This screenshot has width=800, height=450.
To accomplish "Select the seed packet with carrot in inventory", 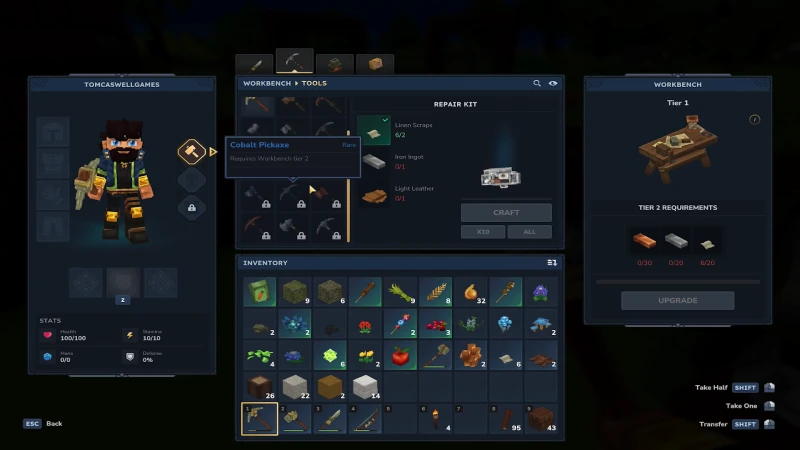I will tap(260, 291).
